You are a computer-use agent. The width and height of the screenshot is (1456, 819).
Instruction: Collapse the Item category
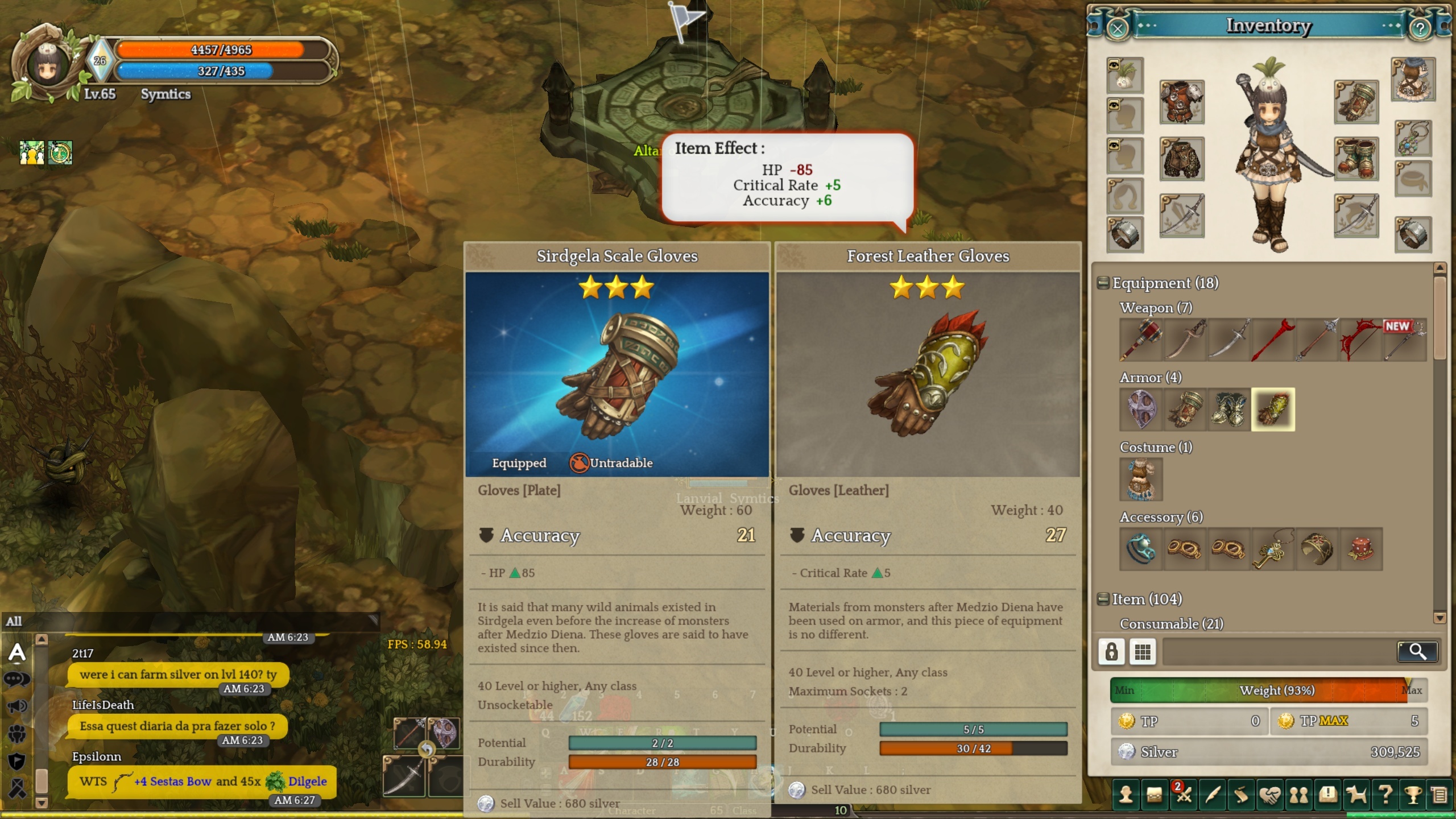tap(1103, 599)
